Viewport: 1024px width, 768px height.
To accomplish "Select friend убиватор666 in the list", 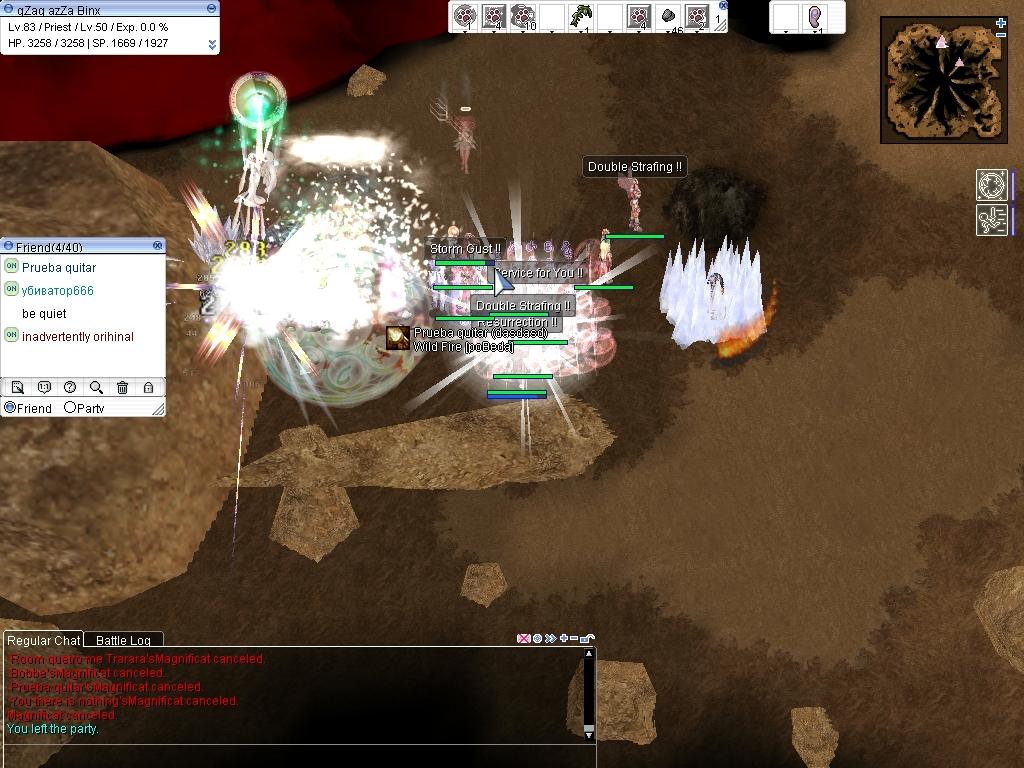I will click(57, 291).
